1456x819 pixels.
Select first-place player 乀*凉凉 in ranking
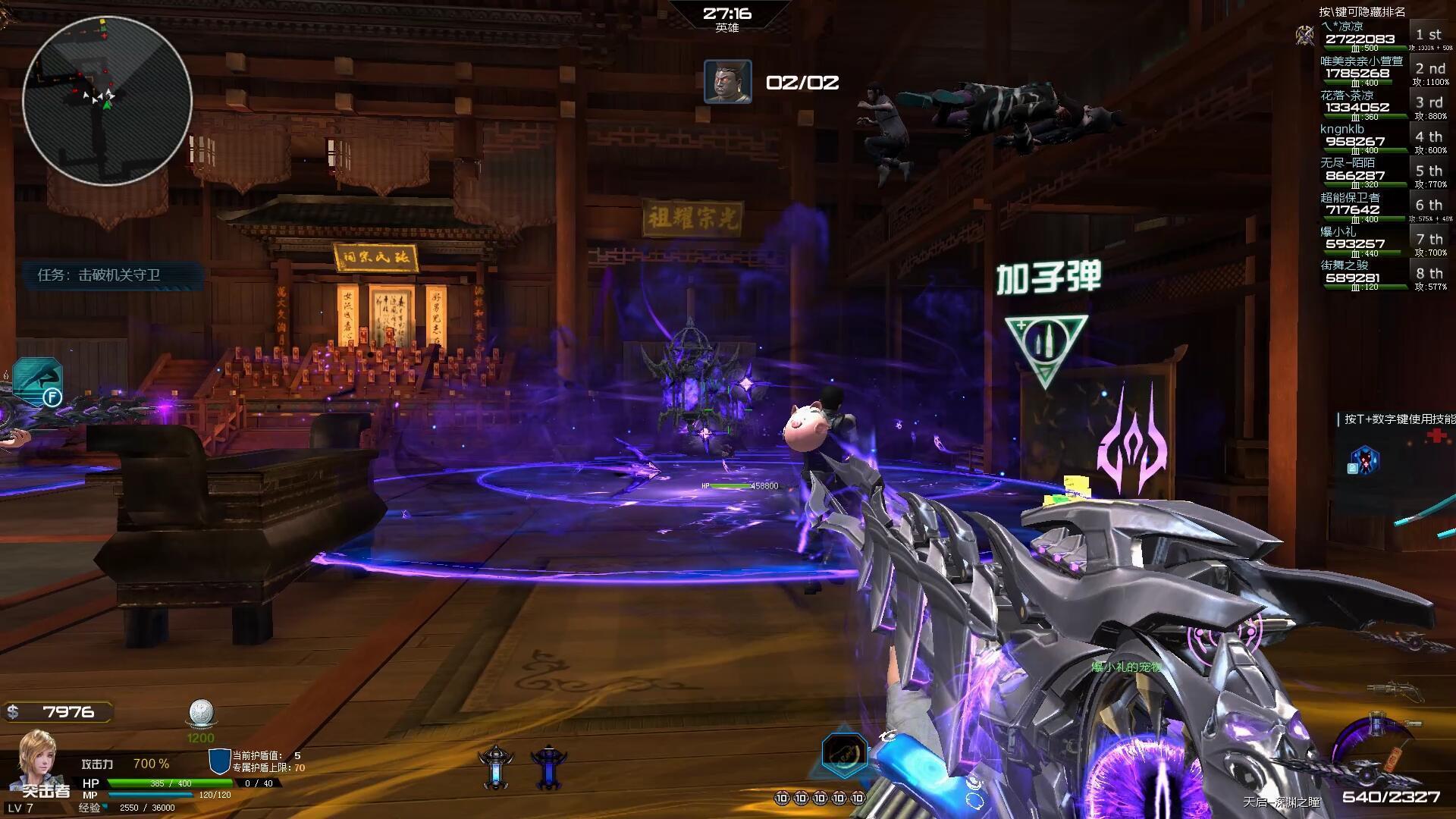1359,36
